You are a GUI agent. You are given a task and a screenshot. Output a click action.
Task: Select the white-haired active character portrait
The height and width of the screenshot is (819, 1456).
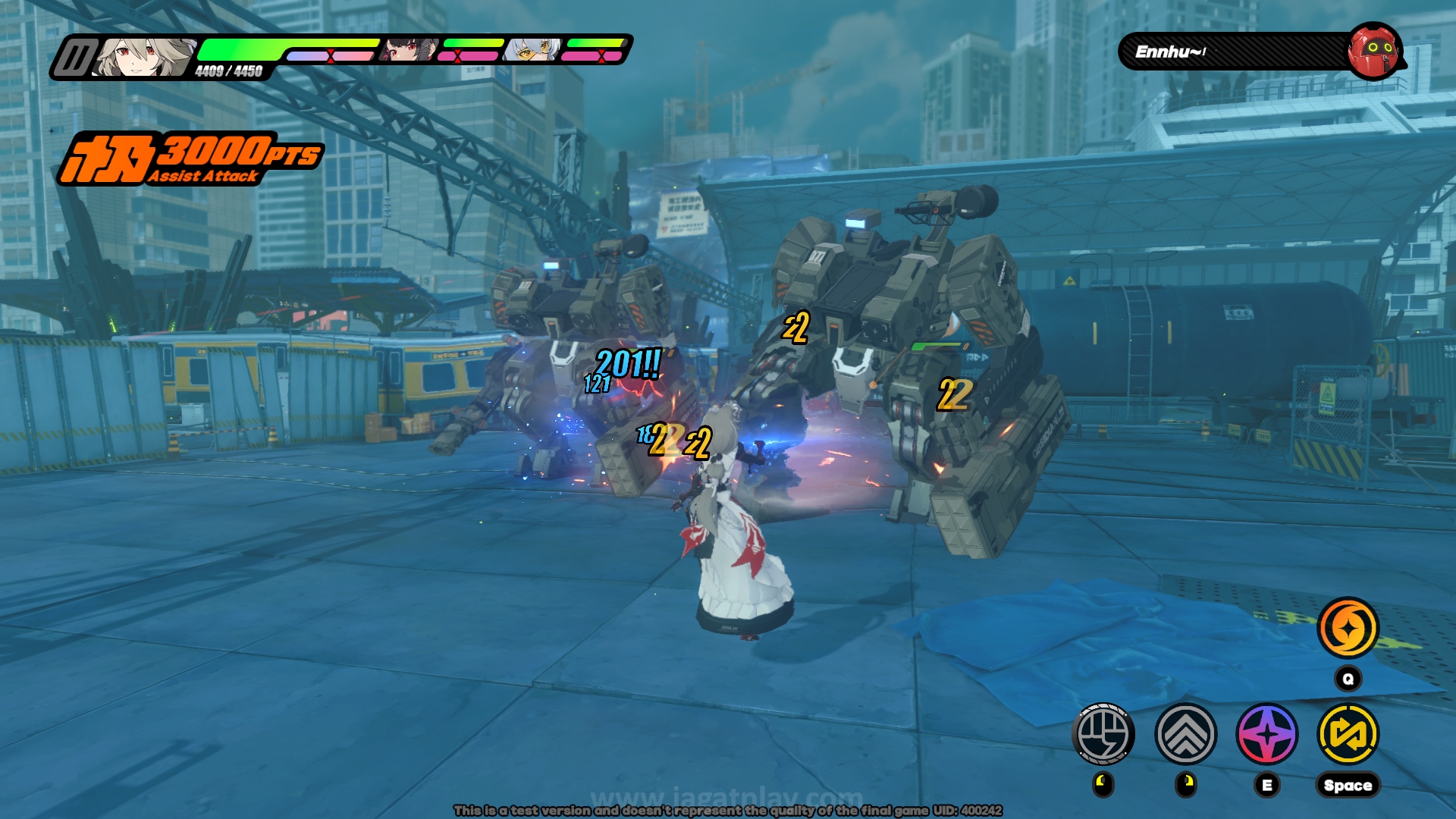(144, 58)
